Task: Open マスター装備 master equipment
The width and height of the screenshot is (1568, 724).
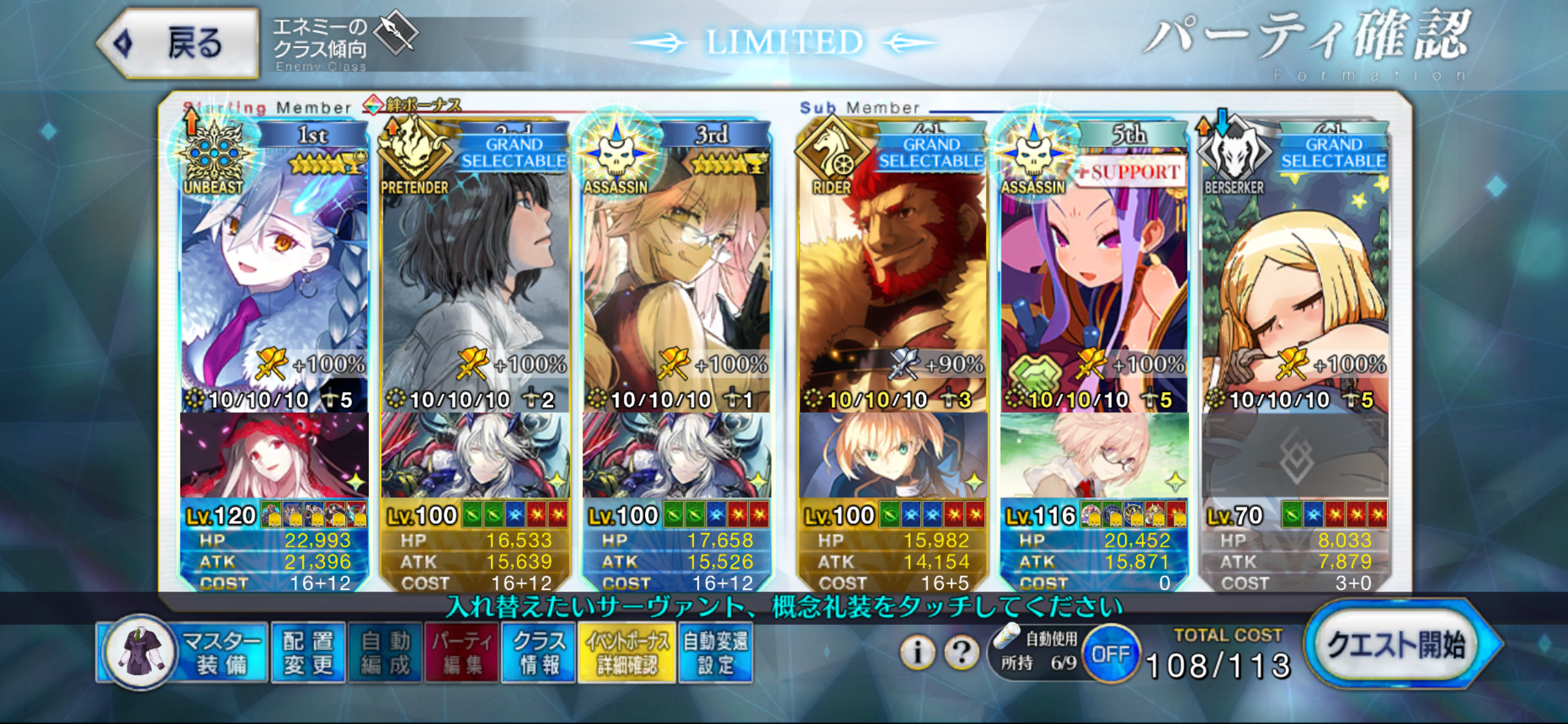Action: click(183, 653)
